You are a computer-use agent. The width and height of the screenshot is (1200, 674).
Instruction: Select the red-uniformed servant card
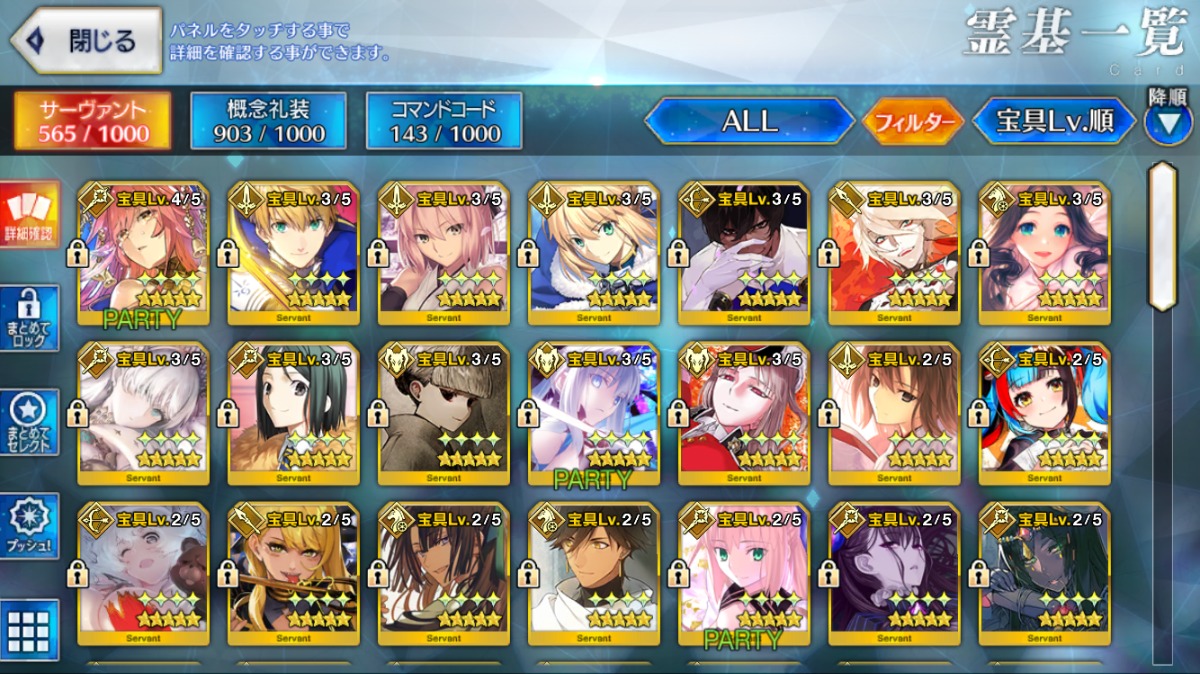(743, 414)
